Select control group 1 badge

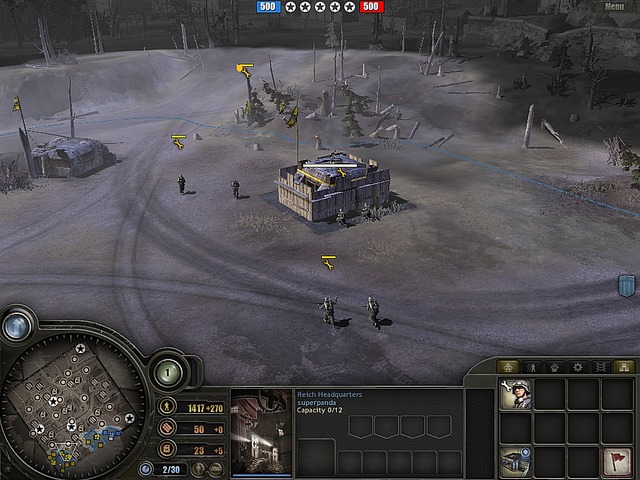click(x=166, y=373)
